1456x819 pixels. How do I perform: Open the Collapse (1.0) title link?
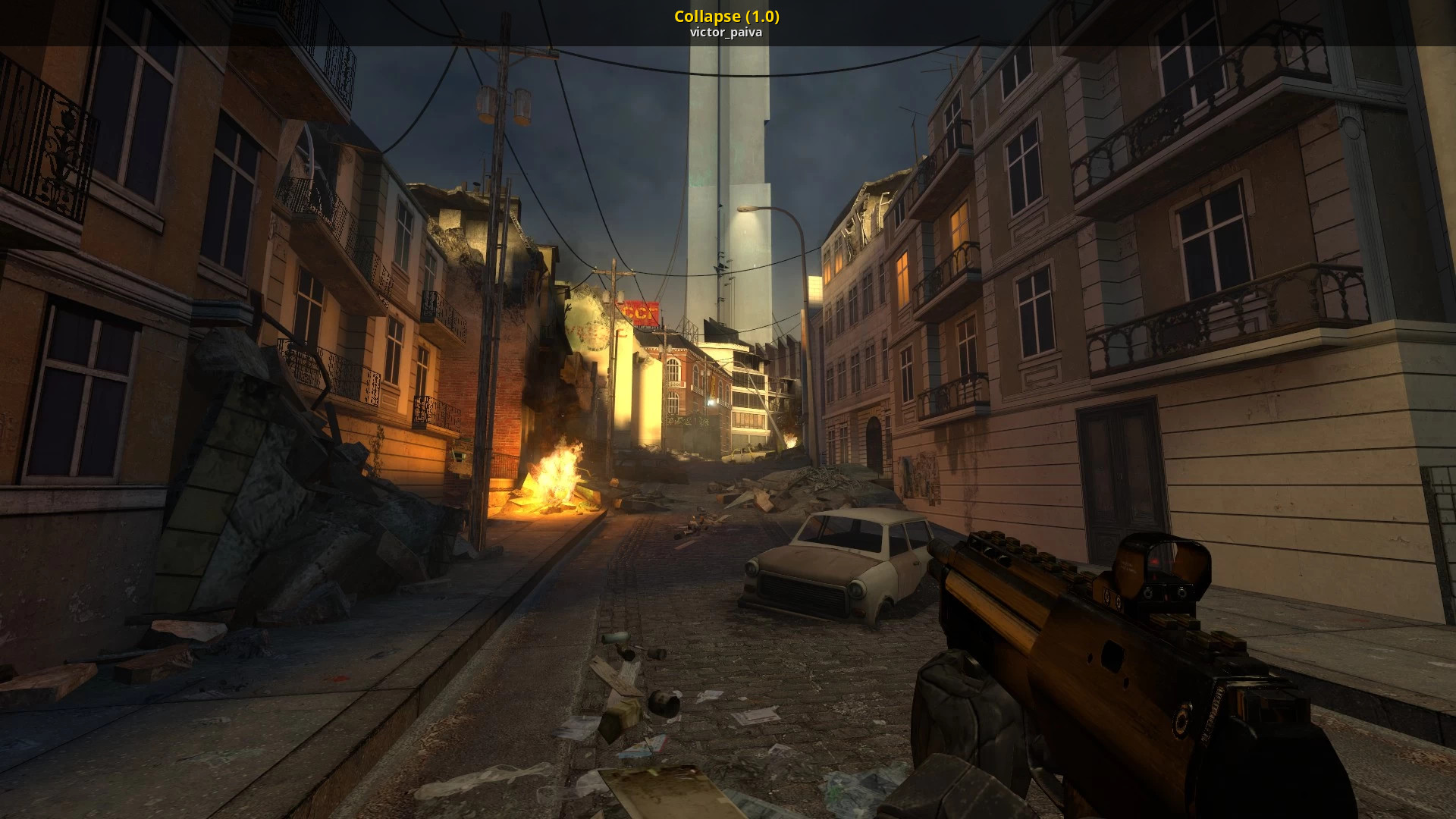(x=726, y=16)
